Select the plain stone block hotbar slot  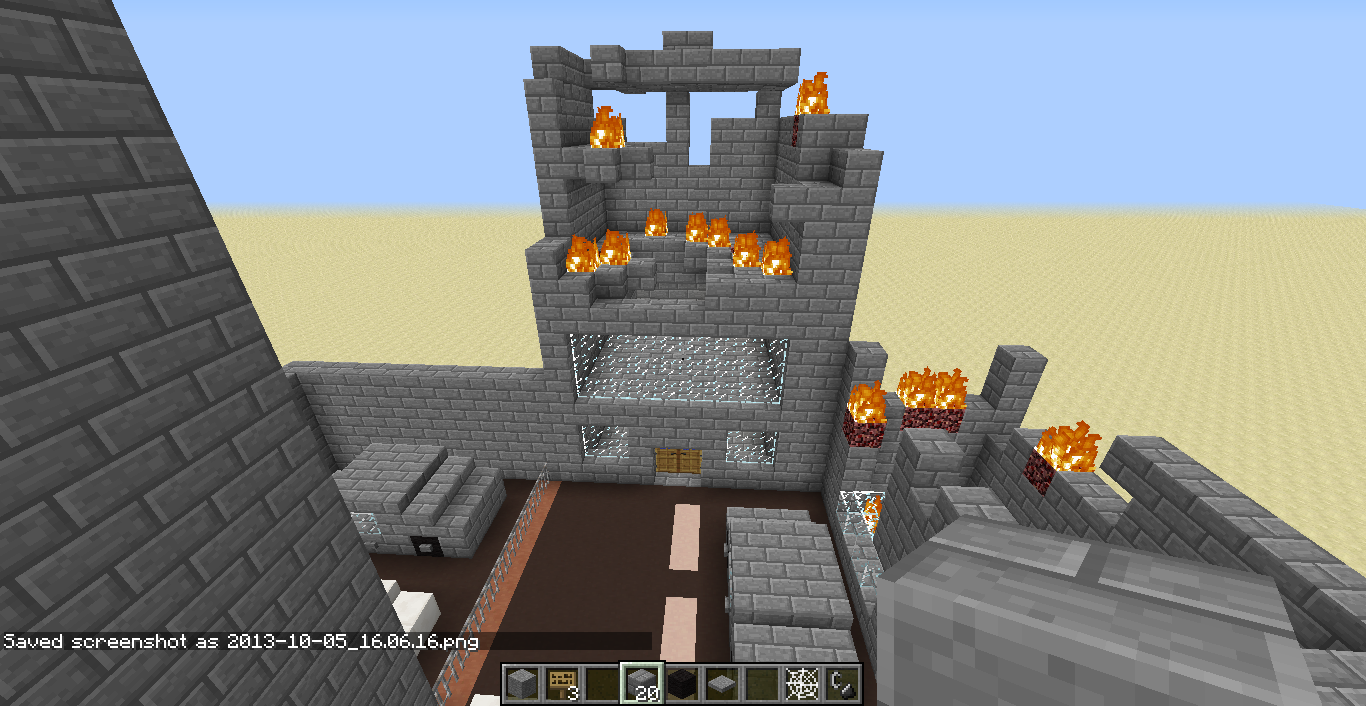[520, 684]
